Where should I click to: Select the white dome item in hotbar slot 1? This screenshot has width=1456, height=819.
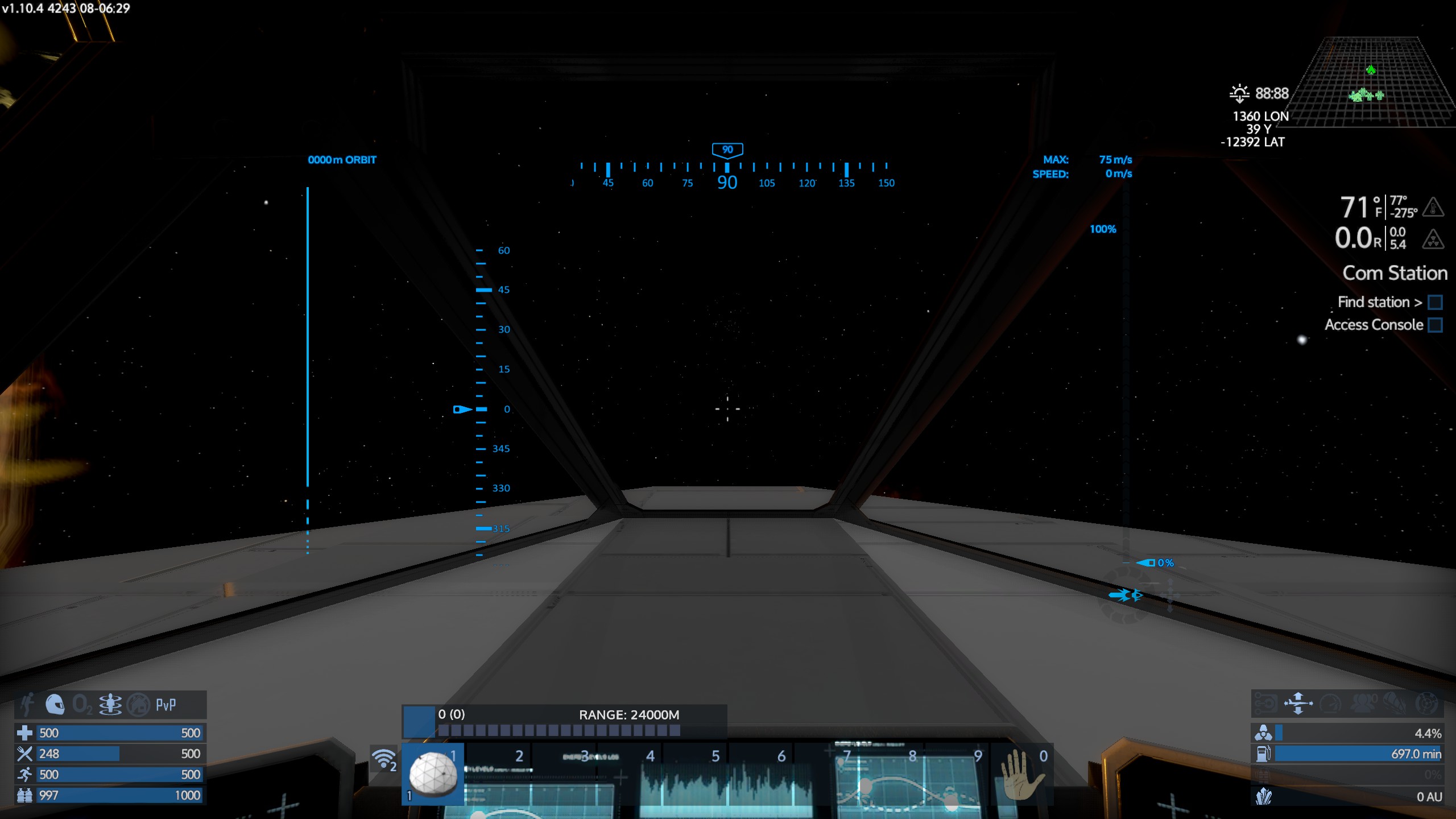click(433, 773)
